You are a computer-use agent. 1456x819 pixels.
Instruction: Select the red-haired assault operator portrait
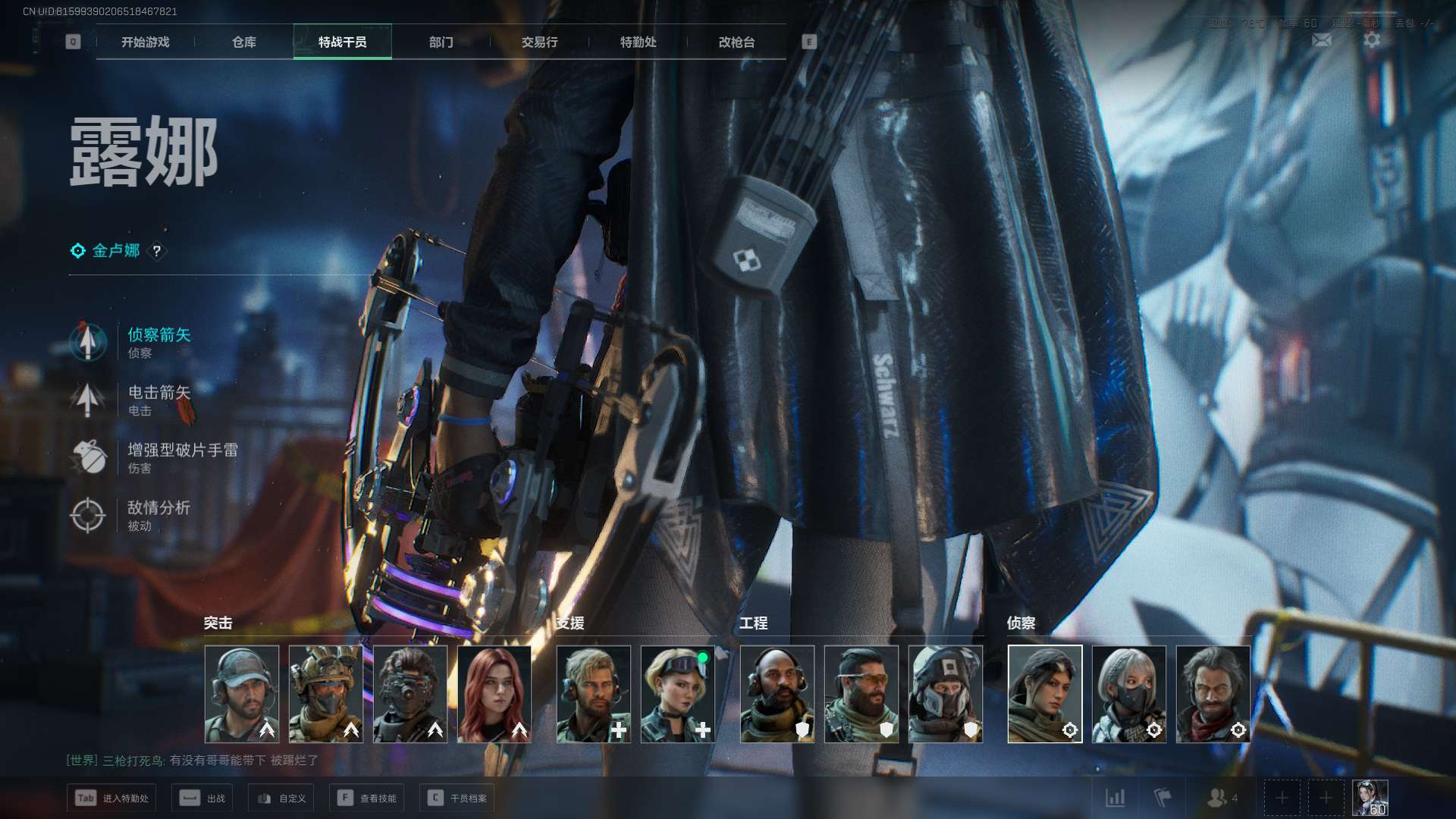coord(494,694)
